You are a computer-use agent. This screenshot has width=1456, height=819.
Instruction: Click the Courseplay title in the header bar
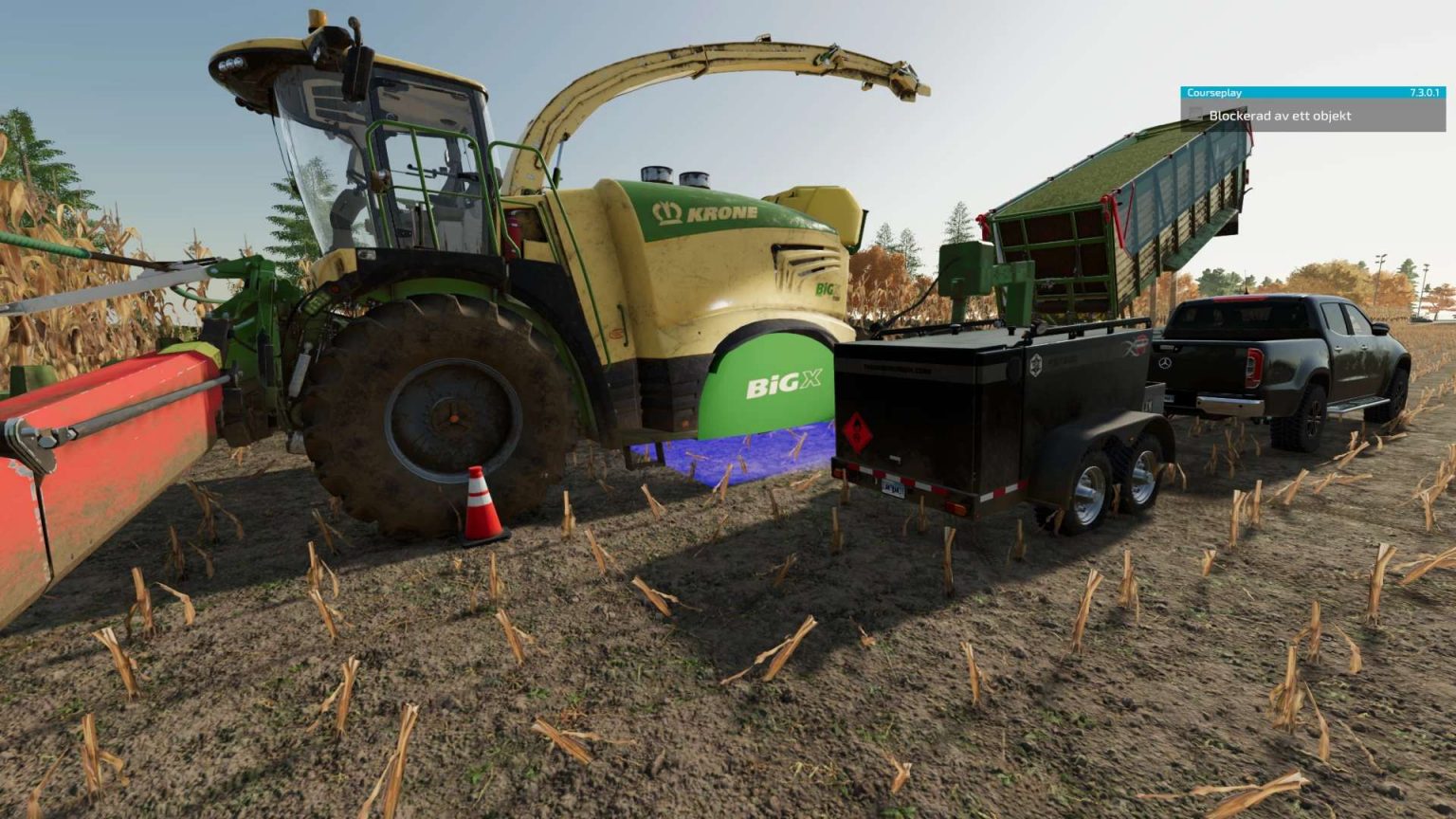tap(1215, 92)
